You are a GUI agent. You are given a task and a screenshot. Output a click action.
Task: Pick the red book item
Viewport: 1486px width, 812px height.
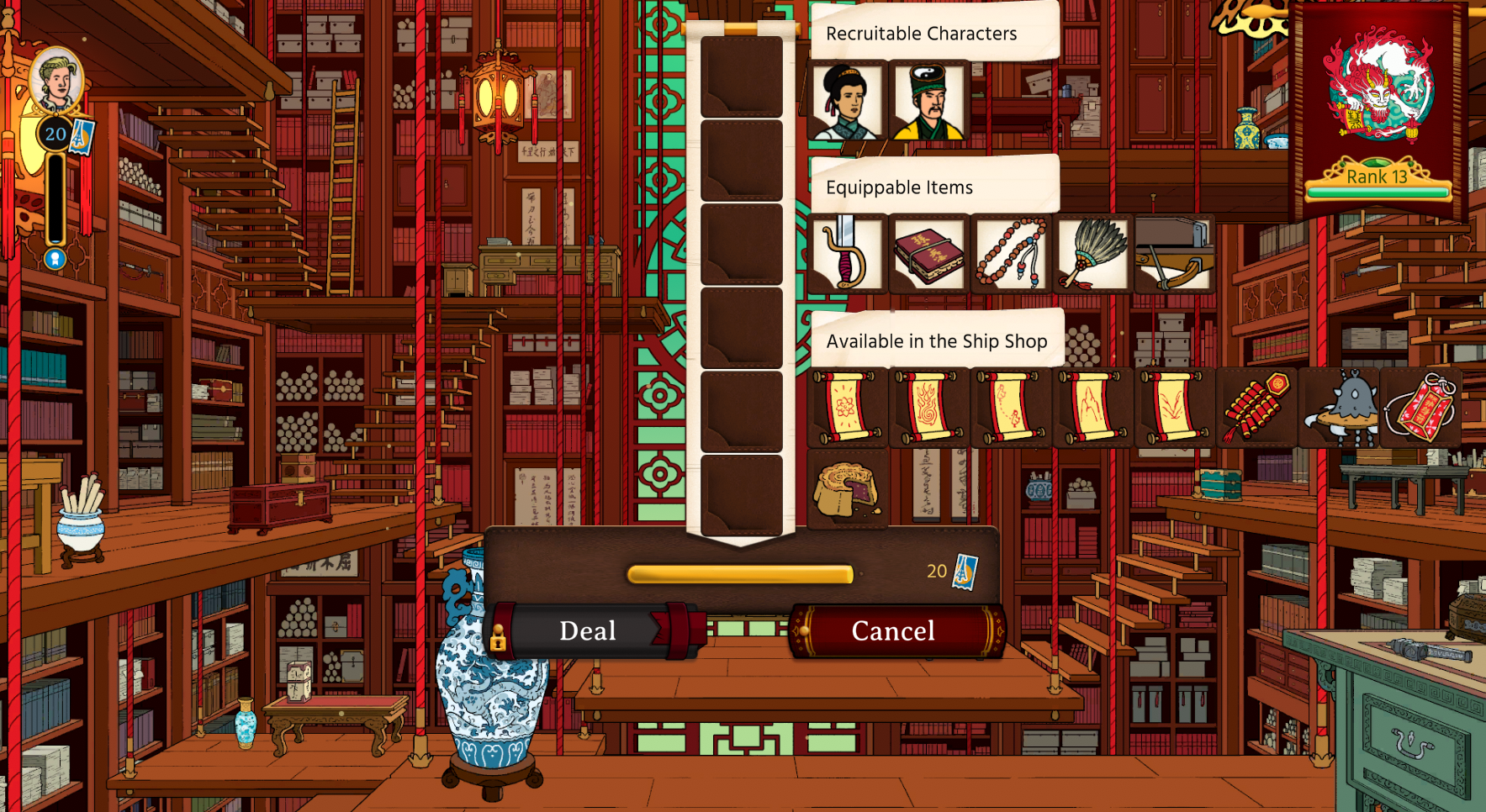pyautogui.click(x=928, y=254)
